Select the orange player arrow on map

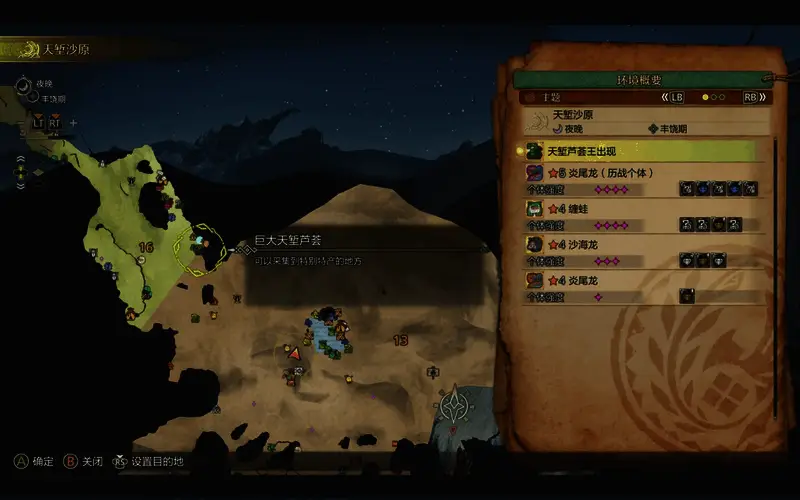click(x=295, y=353)
